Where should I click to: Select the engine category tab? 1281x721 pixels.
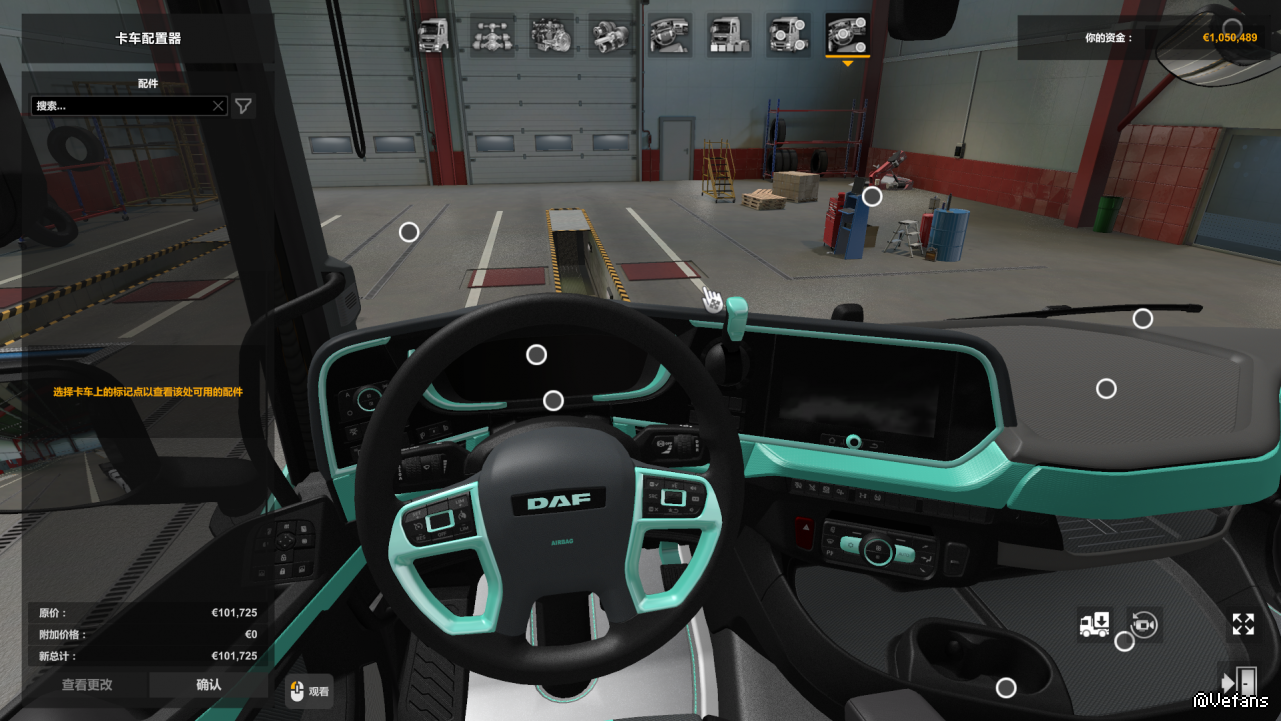pyautogui.click(x=551, y=35)
